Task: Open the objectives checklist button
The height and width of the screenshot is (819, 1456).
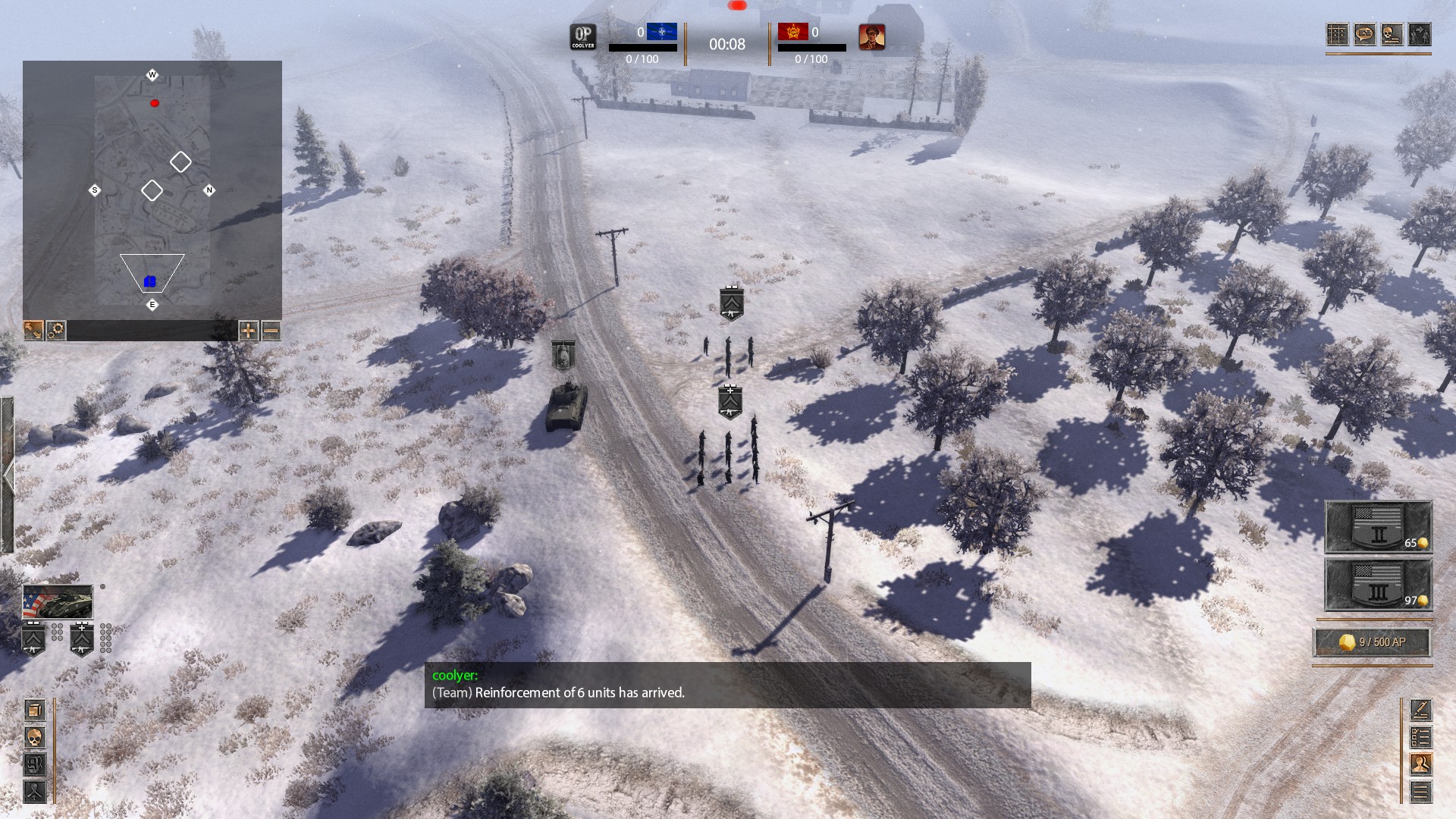Action: click(1420, 737)
